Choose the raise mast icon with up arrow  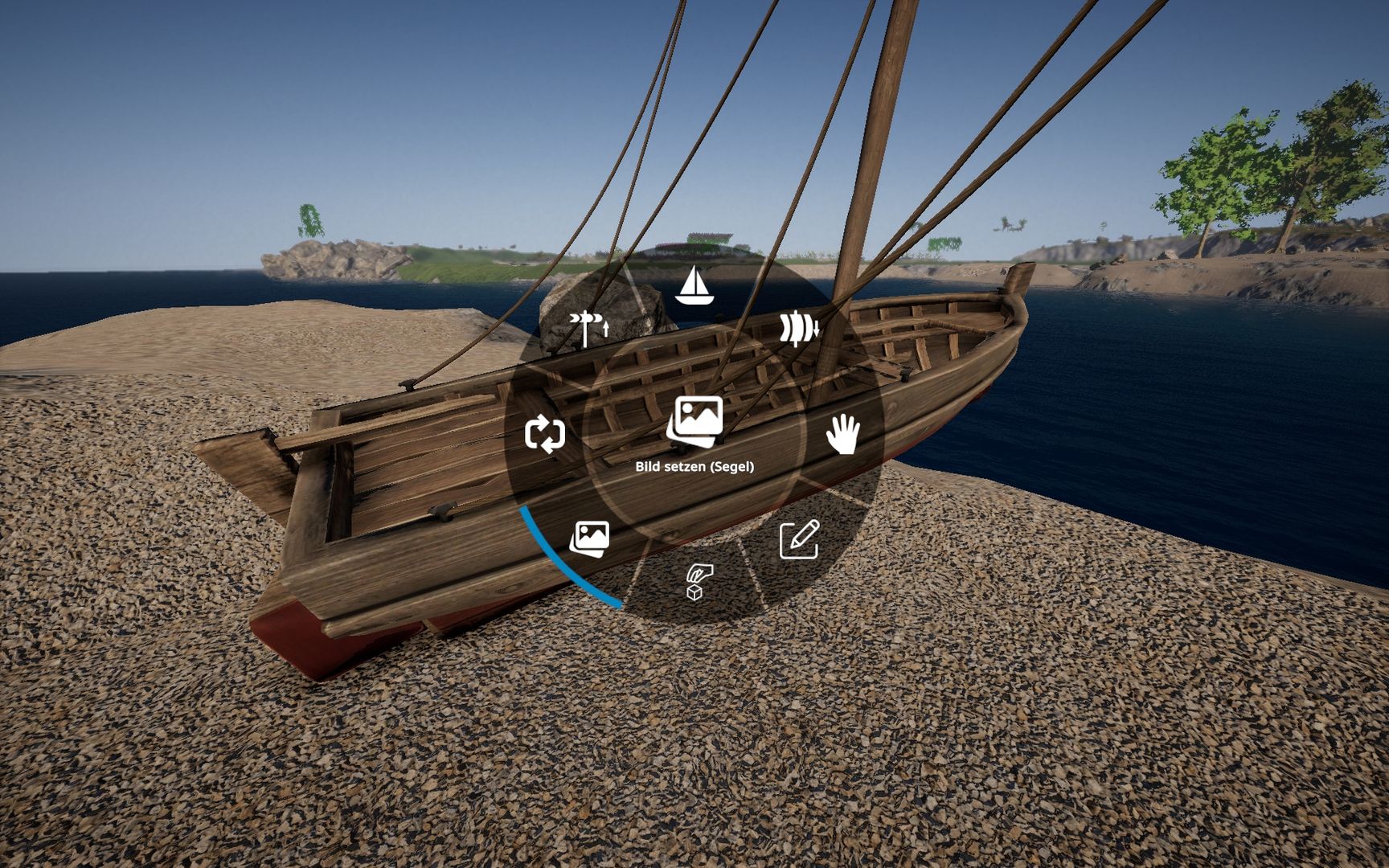click(589, 328)
